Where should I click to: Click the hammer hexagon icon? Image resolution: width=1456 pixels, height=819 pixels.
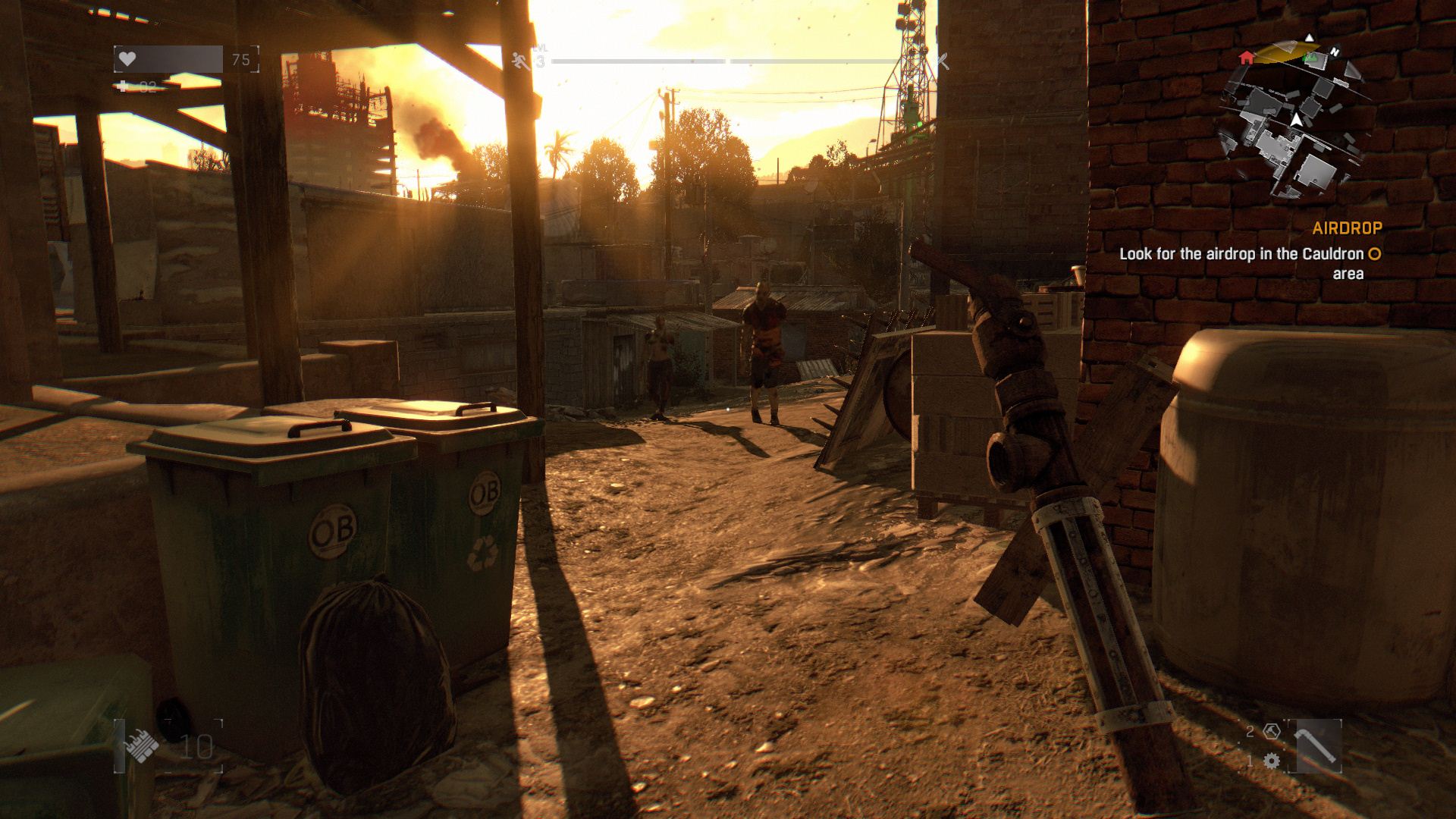point(1272,732)
